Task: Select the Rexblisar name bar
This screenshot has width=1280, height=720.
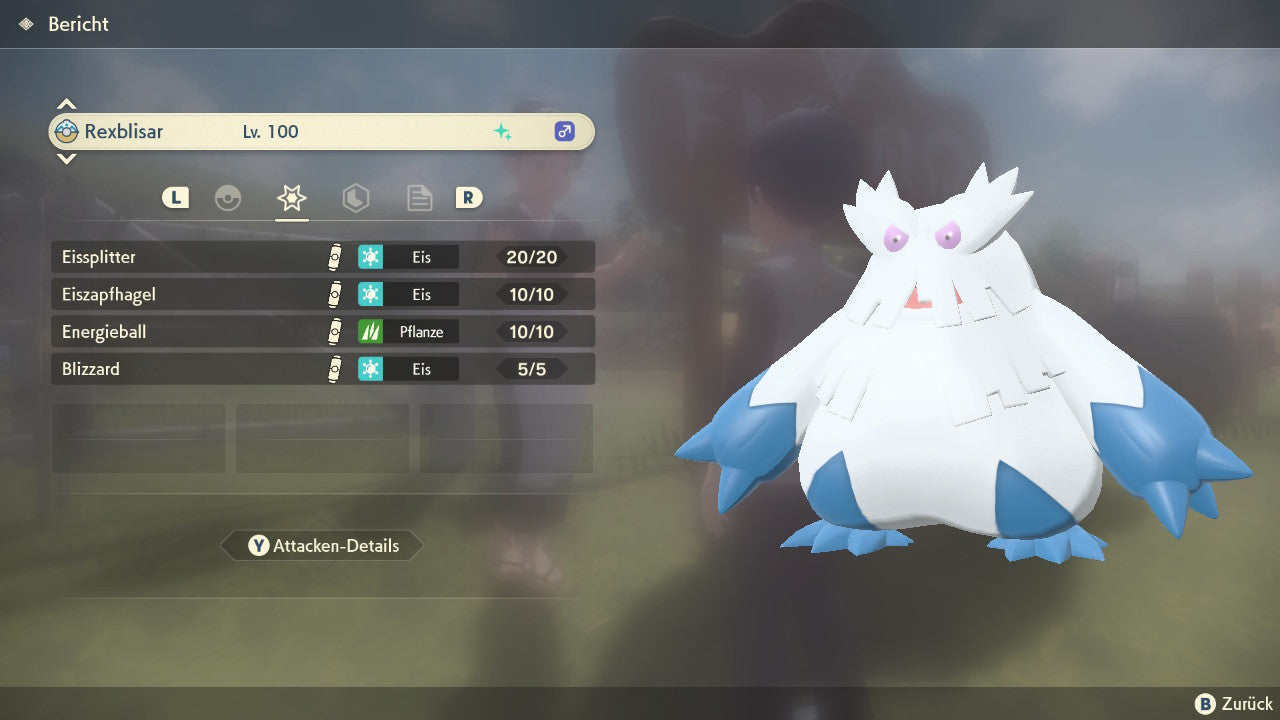Action: [x=322, y=131]
